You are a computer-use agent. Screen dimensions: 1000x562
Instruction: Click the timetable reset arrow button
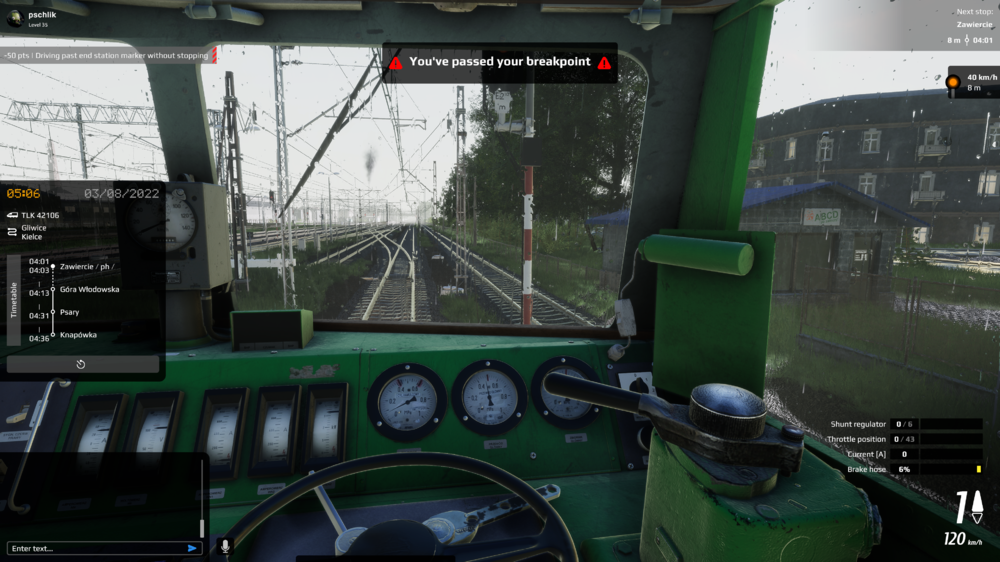pyautogui.click(x=81, y=364)
